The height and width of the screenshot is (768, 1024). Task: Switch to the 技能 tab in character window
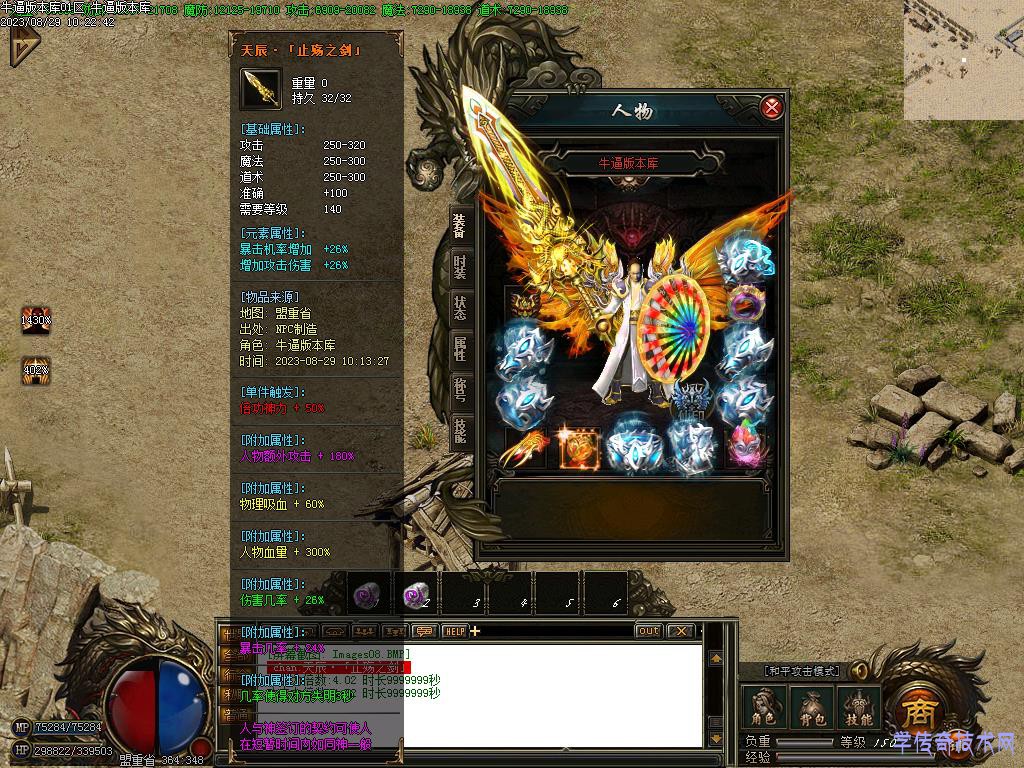pos(459,430)
